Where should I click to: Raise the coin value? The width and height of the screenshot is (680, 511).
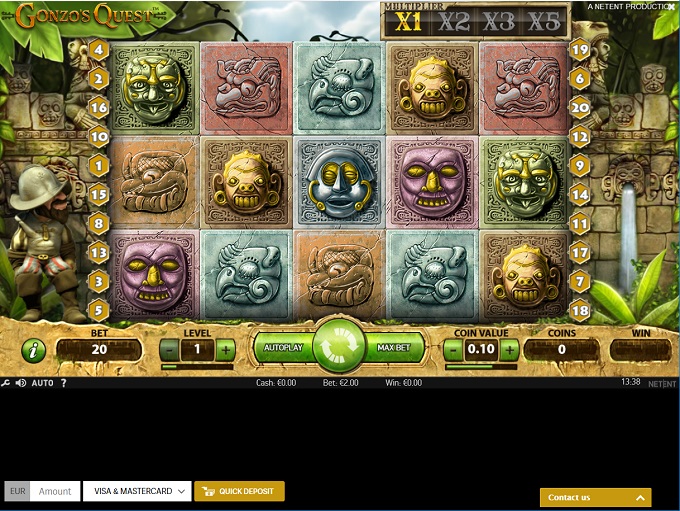click(x=510, y=350)
